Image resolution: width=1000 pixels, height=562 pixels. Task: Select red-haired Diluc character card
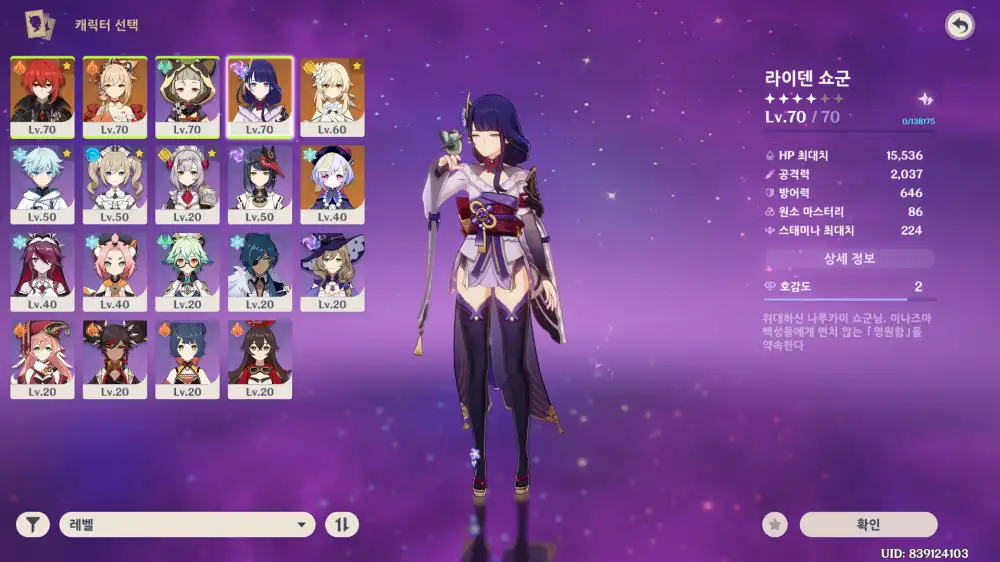(x=42, y=97)
